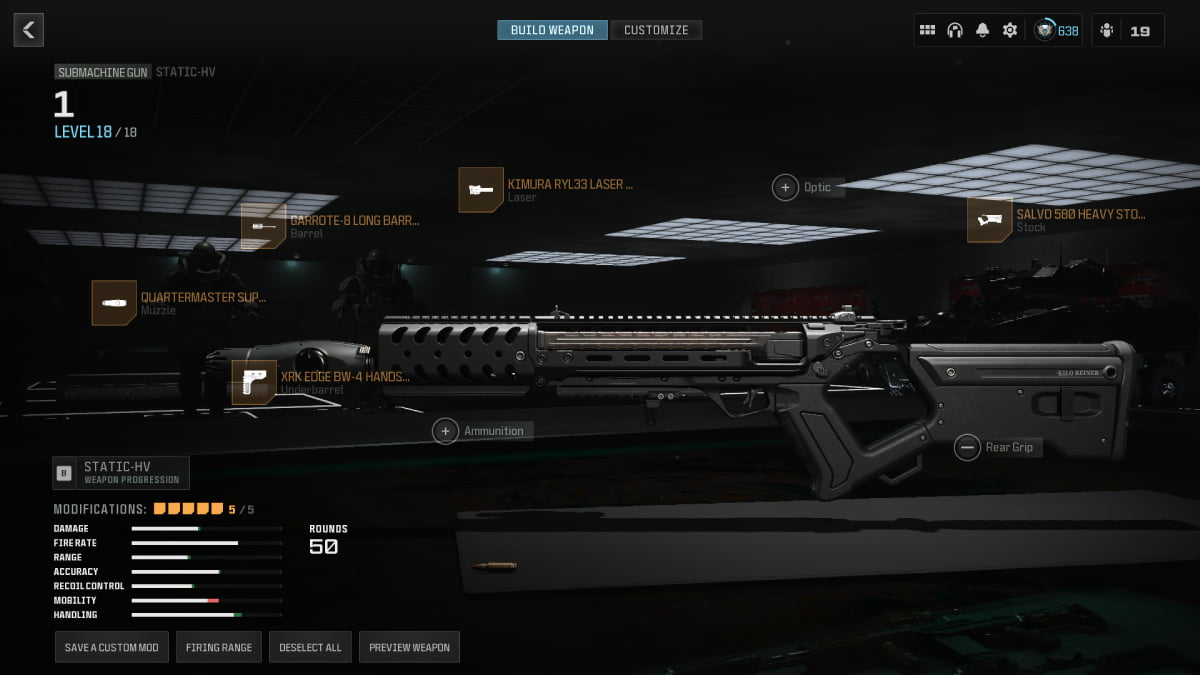Add an Optic attachment
Image resolution: width=1200 pixels, height=675 pixels.
coord(786,187)
